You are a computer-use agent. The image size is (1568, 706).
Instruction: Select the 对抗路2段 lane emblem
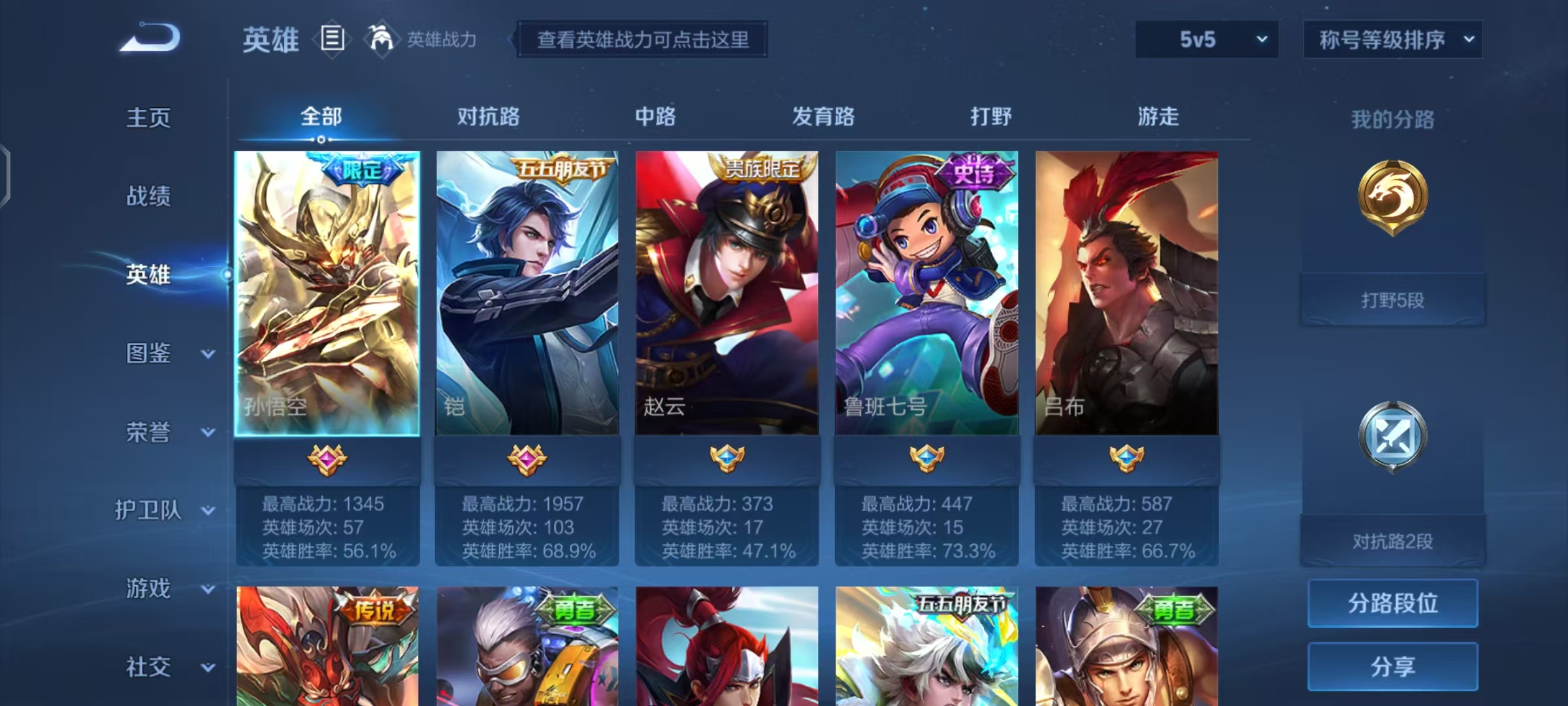[x=1394, y=437]
